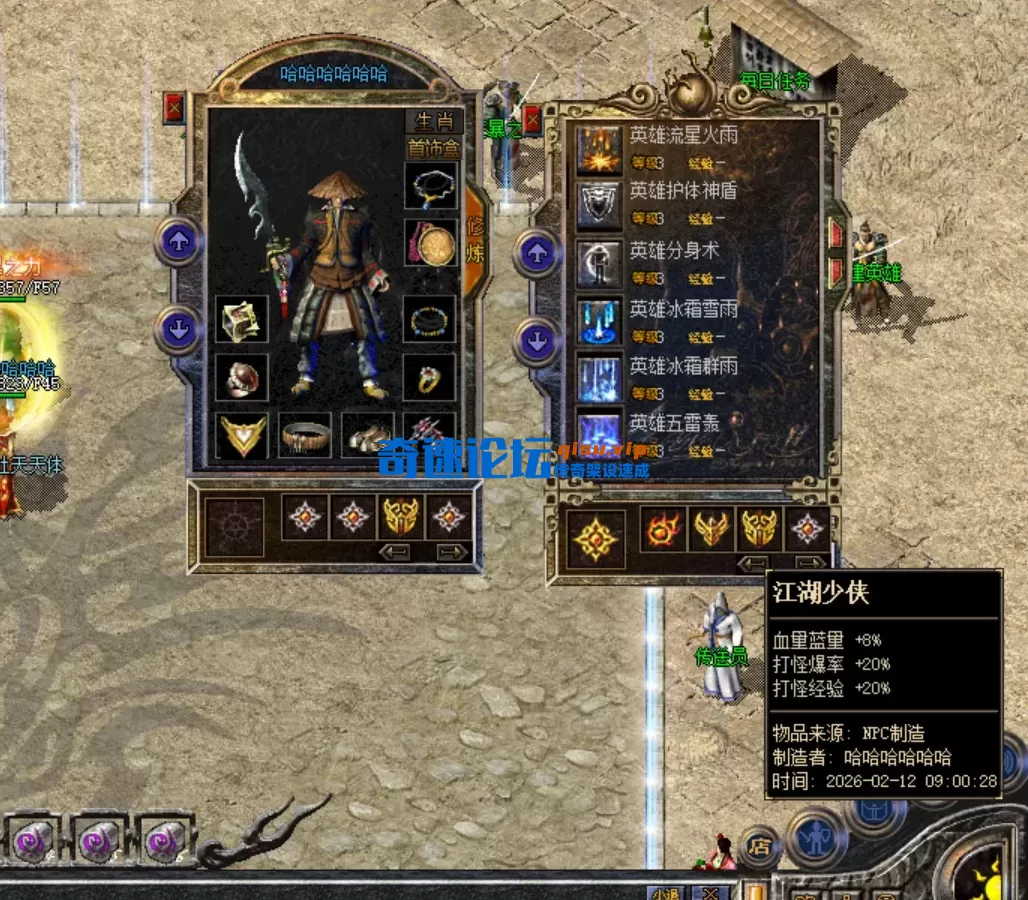The height and width of the screenshot is (900, 1028).
Task: Select the 英雄分身术 clone skill
Action: pos(601,263)
